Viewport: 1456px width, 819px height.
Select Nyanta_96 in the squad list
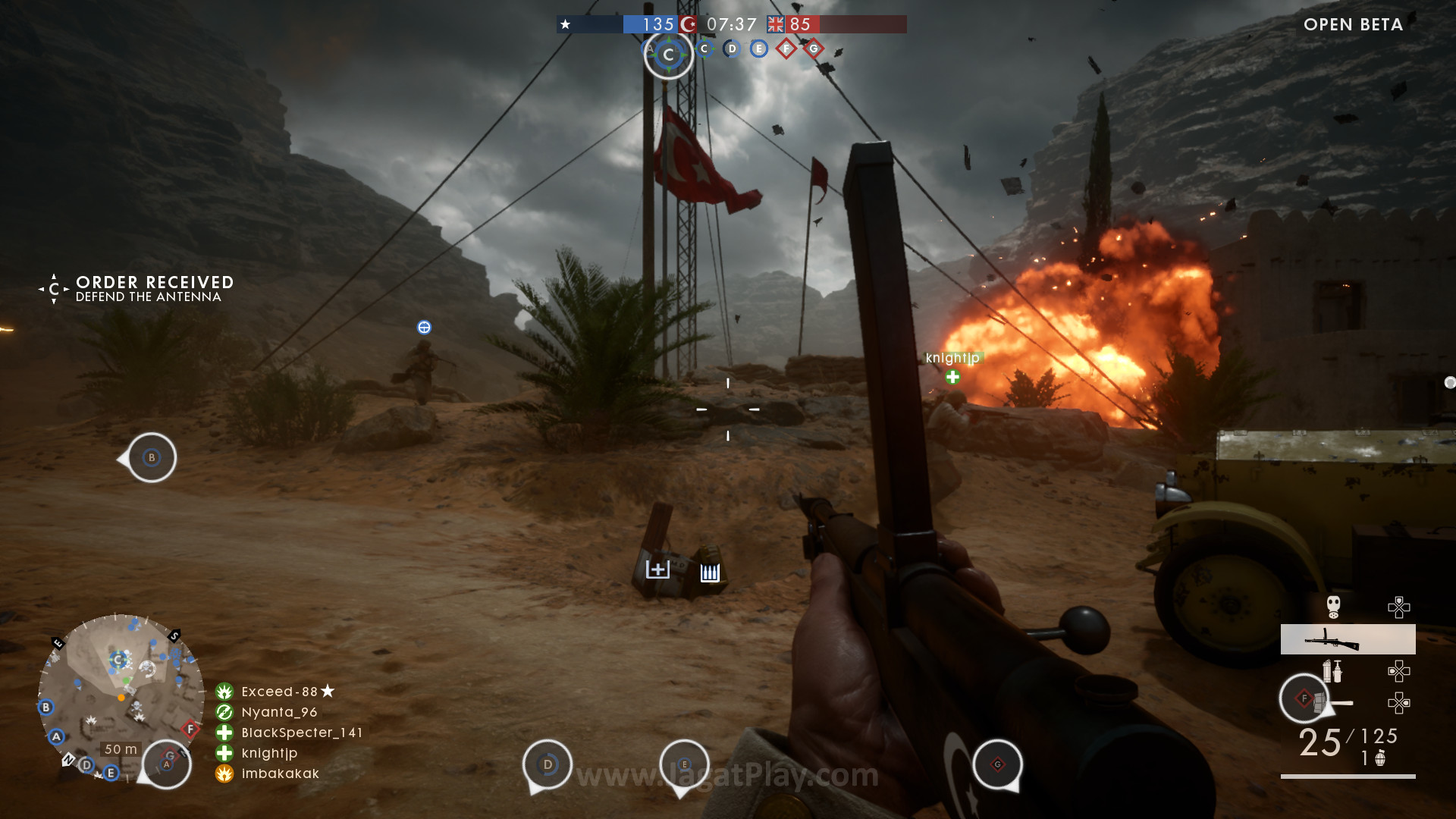[278, 712]
